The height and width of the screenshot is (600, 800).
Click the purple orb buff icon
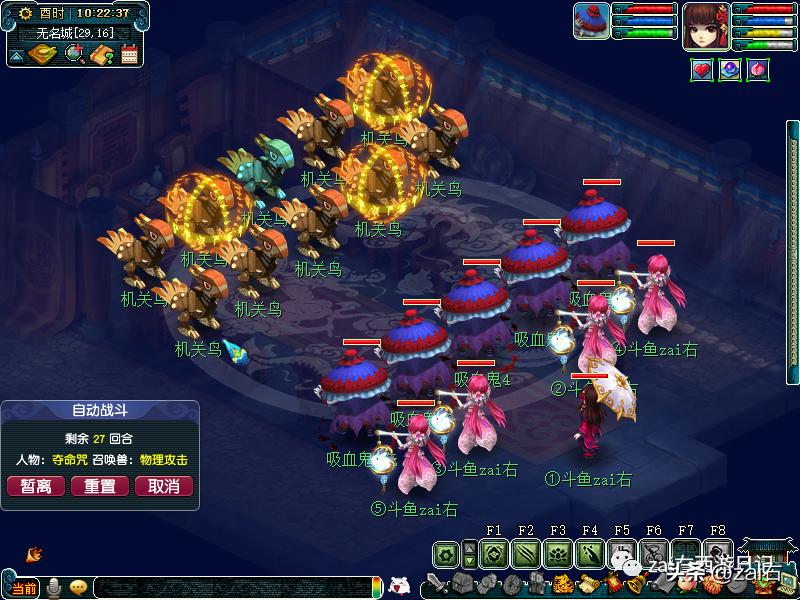(x=730, y=70)
